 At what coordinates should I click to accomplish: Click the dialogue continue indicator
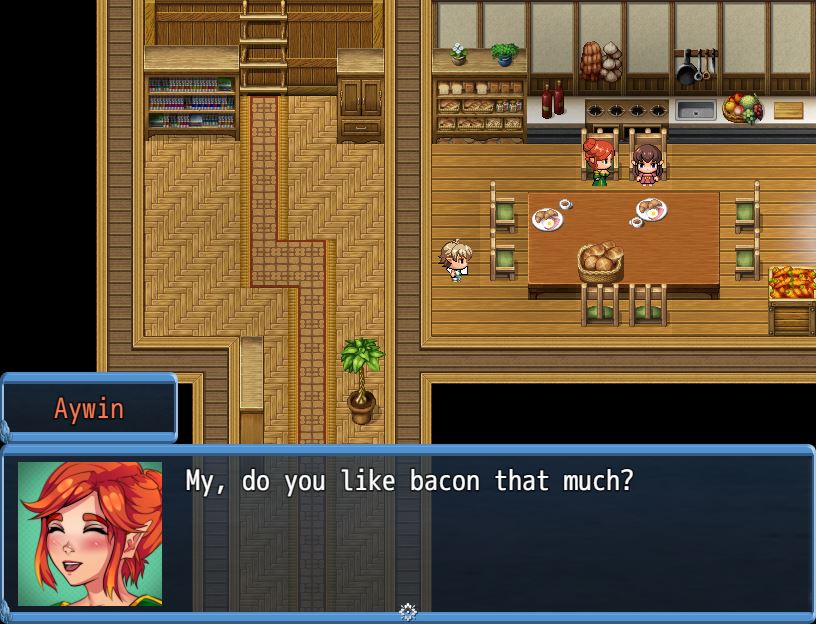pyautogui.click(x=408, y=611)
